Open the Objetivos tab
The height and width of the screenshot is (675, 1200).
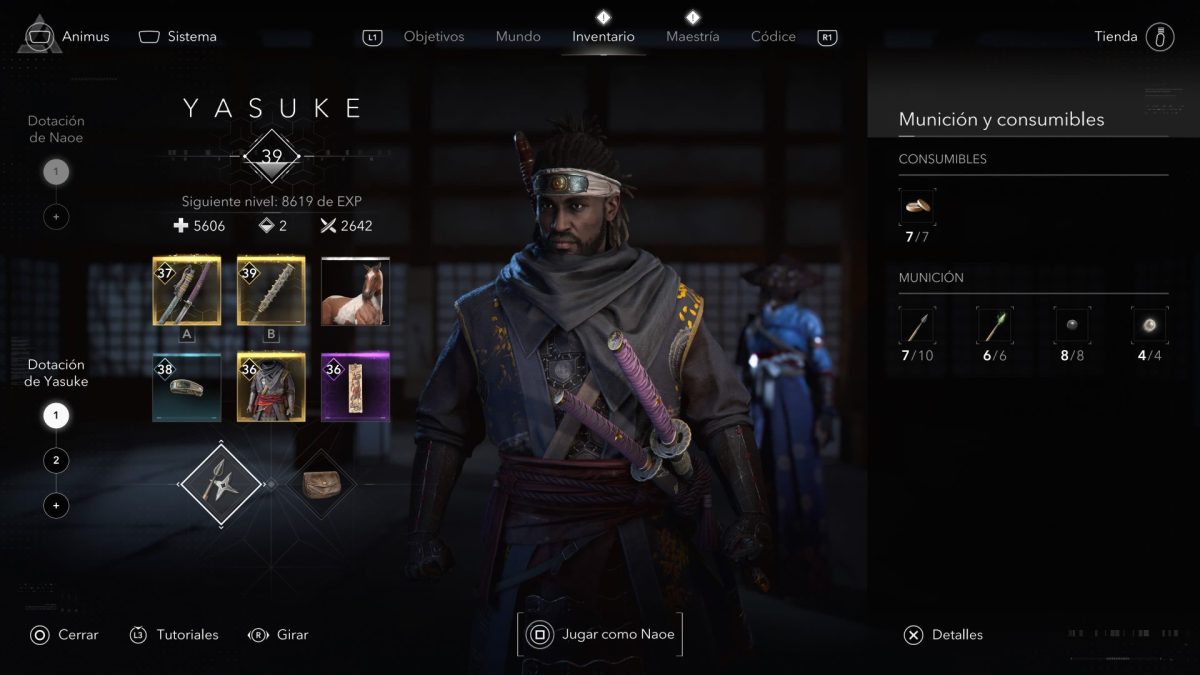tap(434, 37)
